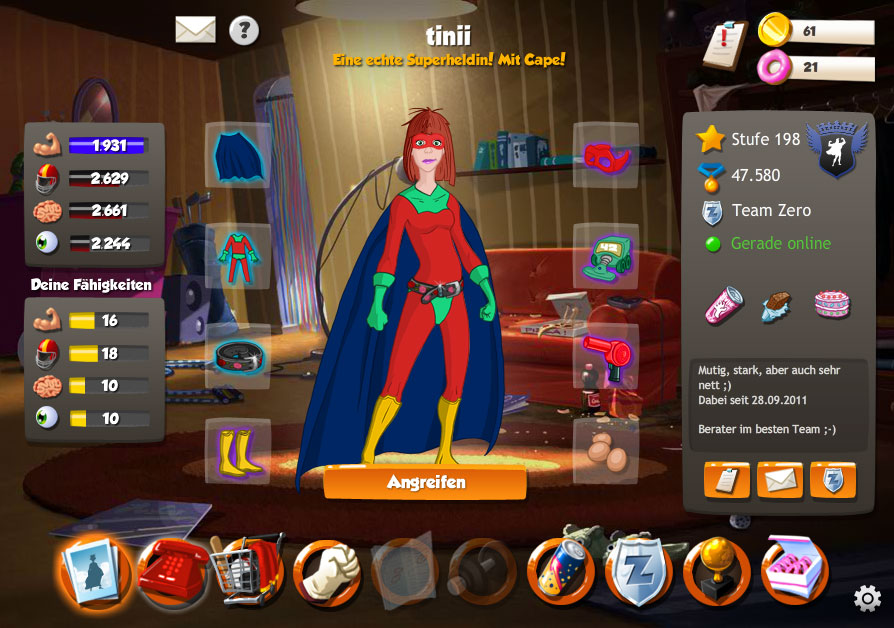
Task: Open help with the question mark icon
Action: 244,30
